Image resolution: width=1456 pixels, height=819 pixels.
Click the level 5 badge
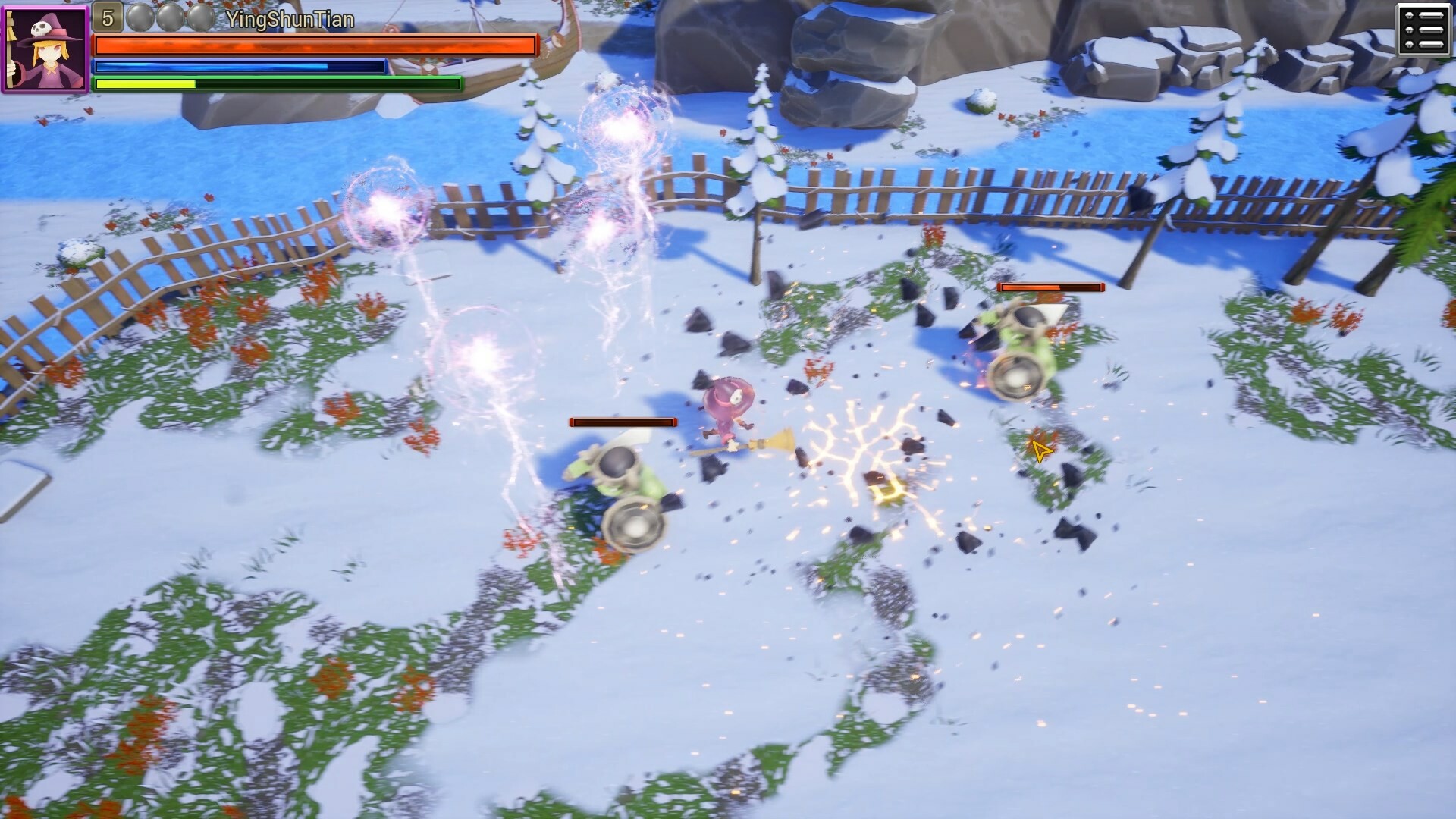pyautogui.click(x=108, y=18)
